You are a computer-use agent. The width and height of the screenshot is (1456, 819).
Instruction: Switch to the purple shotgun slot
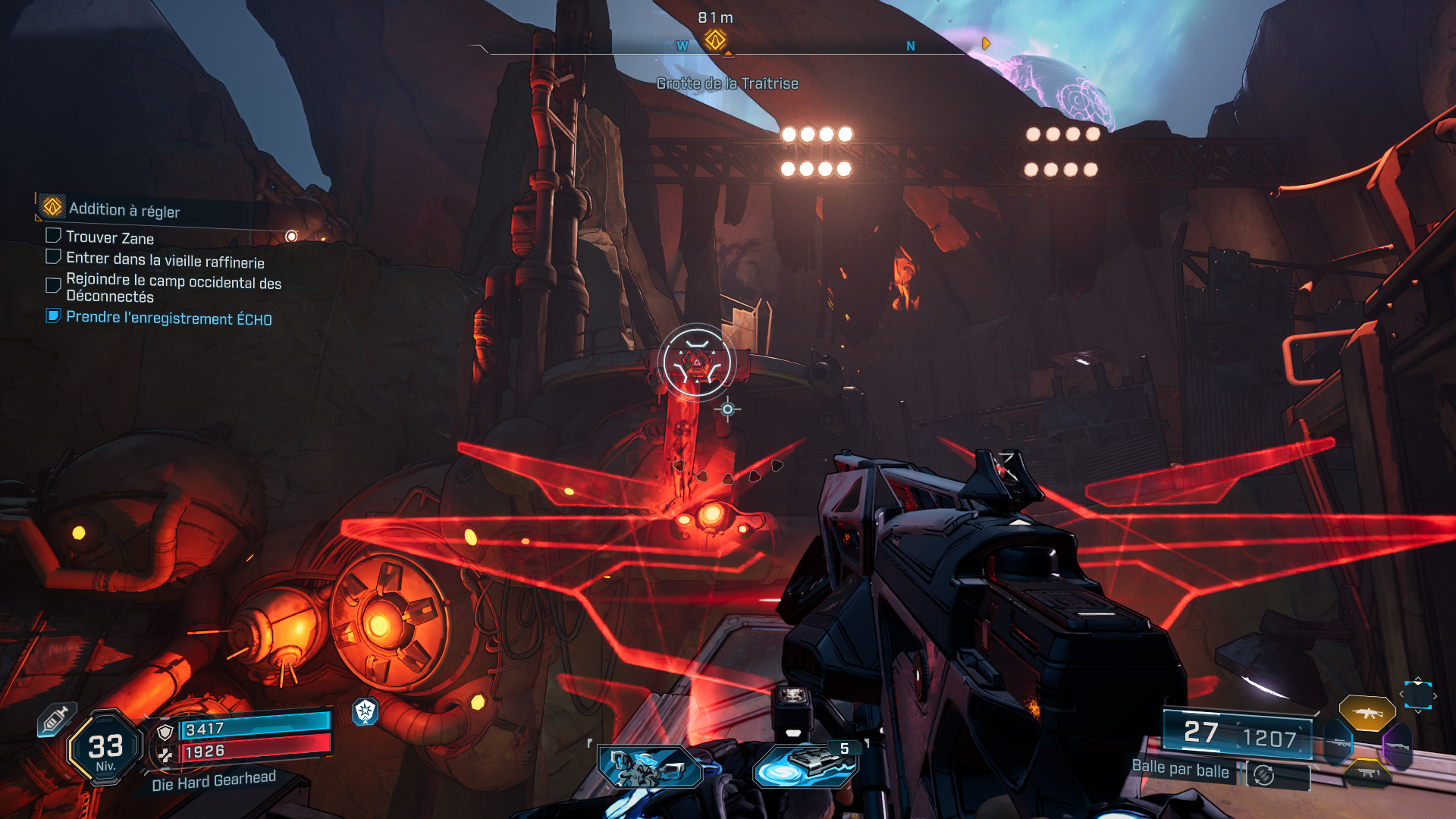[1396, 746]
